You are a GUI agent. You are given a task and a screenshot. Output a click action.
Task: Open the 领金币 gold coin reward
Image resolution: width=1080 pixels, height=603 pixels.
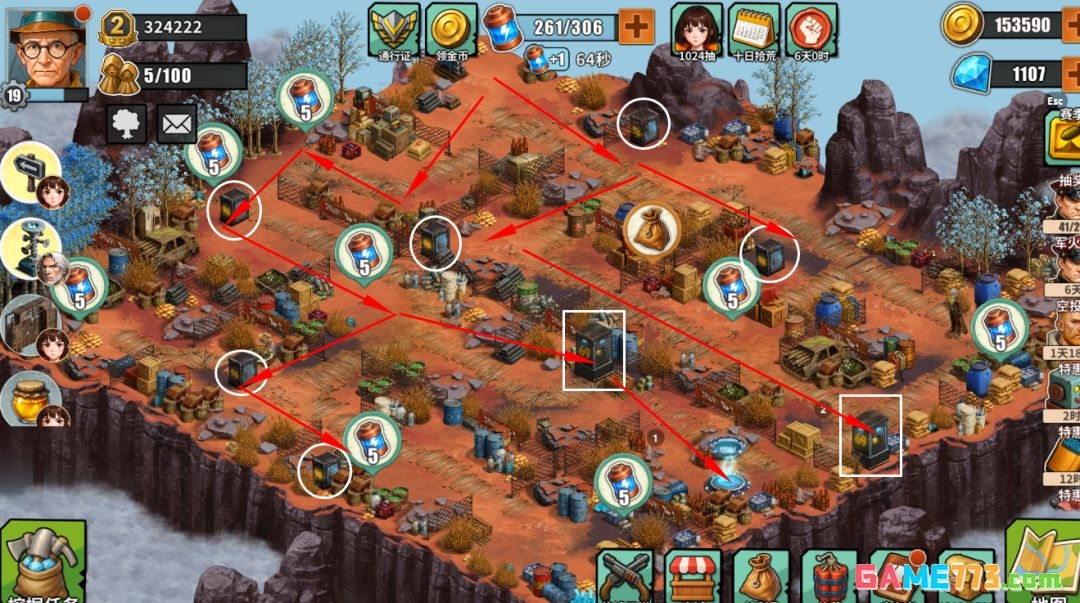click(451, 29)
